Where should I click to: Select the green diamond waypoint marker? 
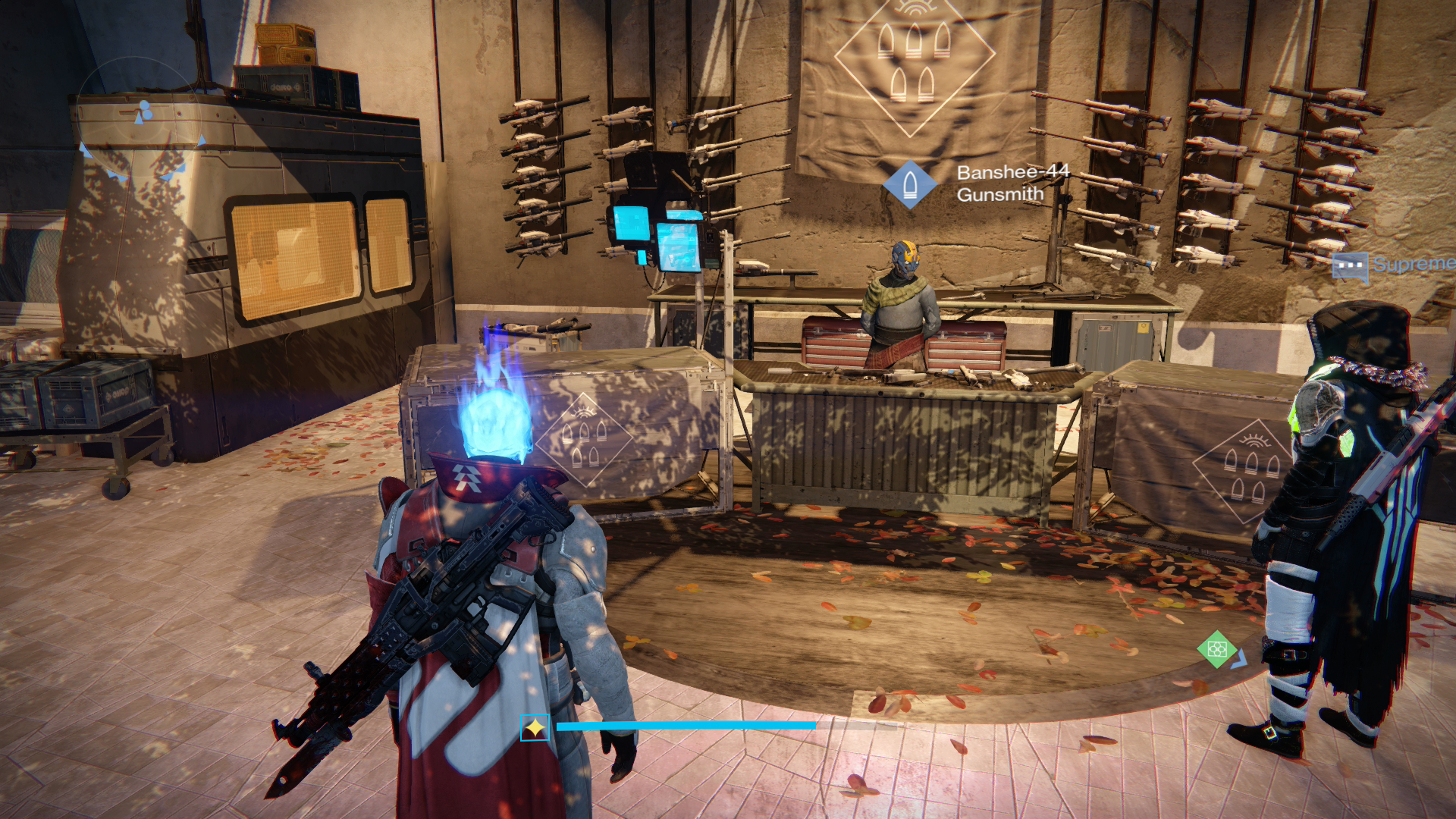(1216, 649)
